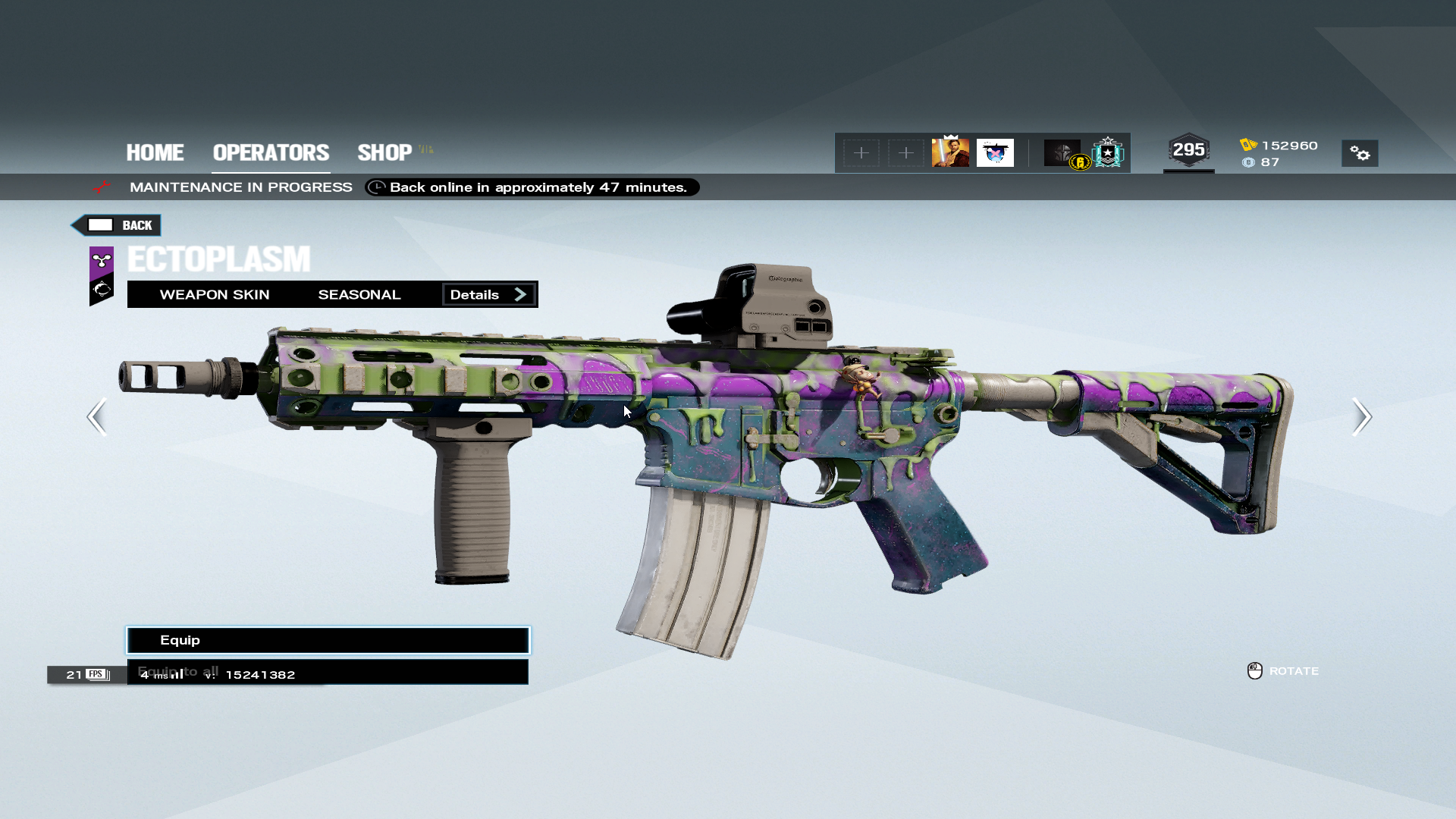Open the teal star rank emblem
This screenshot has width=1456, height=819.
1108,152
